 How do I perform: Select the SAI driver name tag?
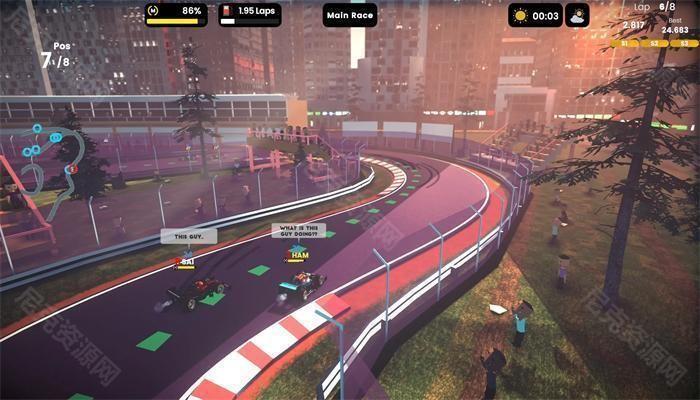pos(184,262)
